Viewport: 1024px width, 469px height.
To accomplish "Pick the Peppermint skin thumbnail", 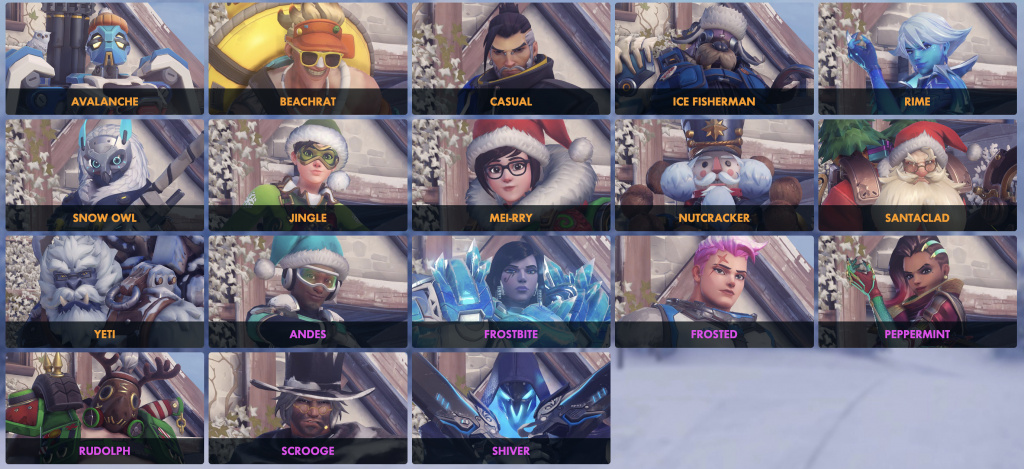I will pyautogui.click(x=916, y=291).
